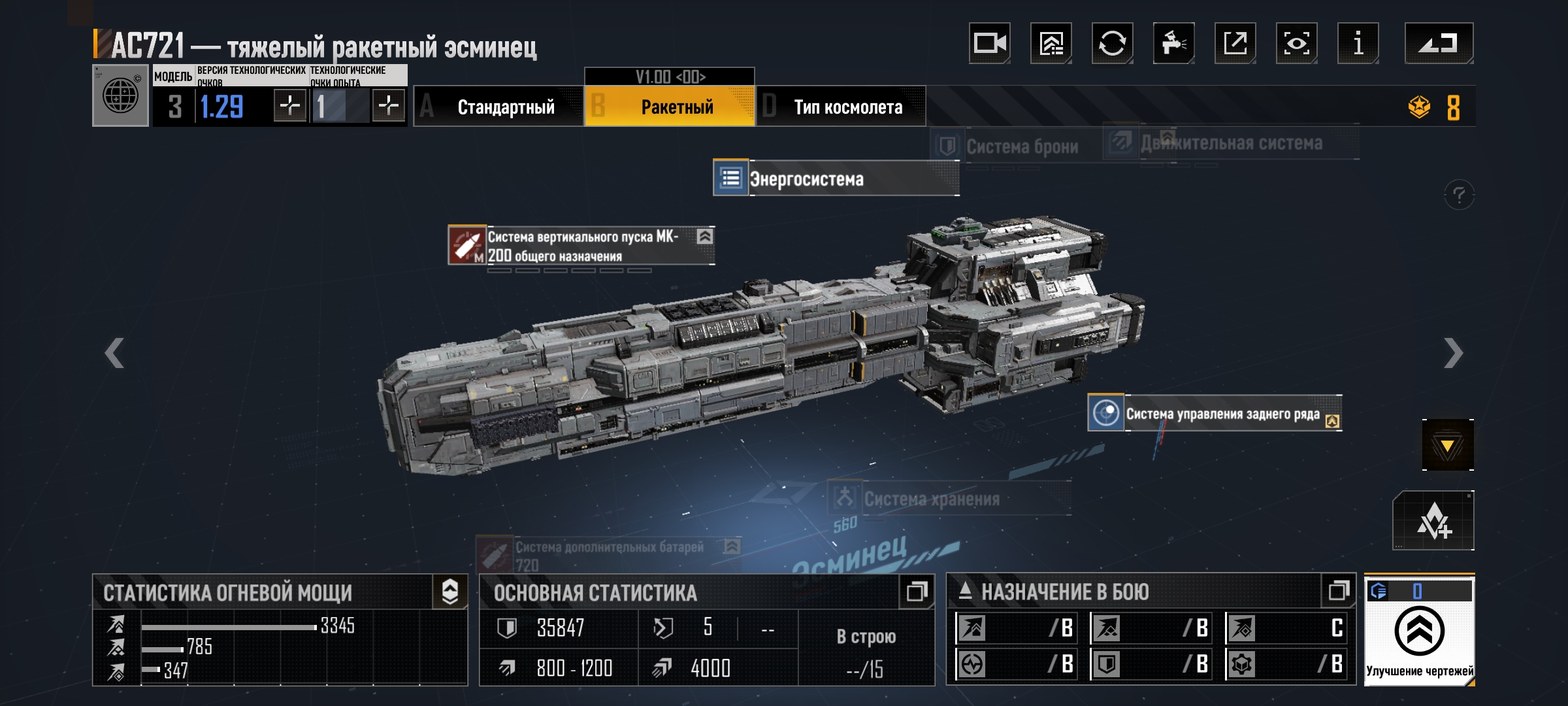
Task: Expand the Назначение в бою panel
Action: tap(1338, 592)
